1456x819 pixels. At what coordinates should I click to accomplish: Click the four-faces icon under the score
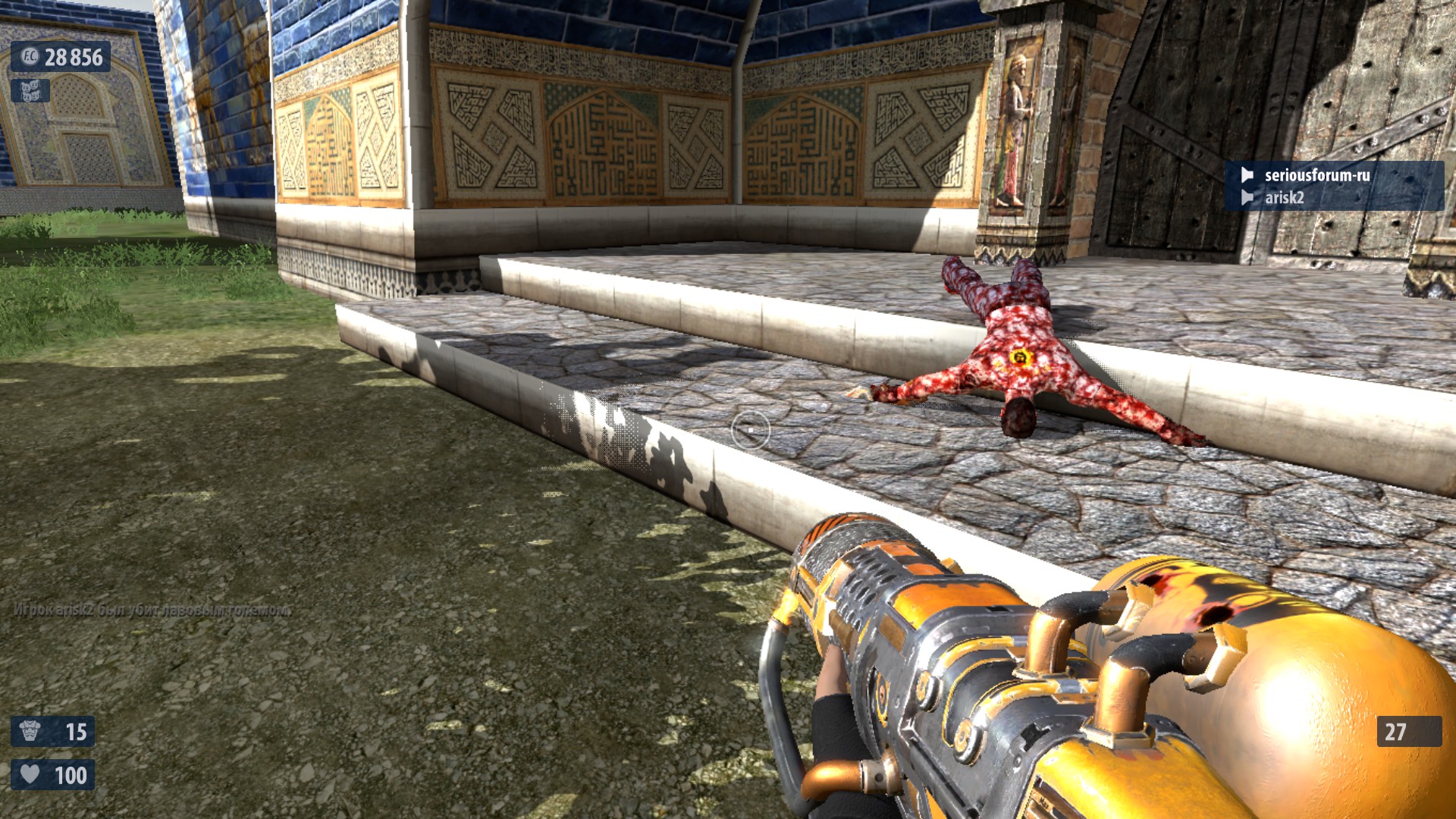(x=30, y=91)
